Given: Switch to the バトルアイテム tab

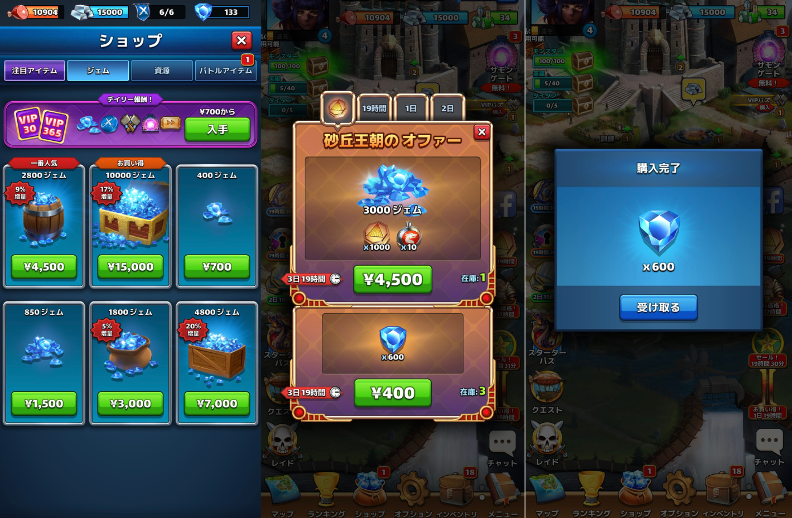Looking at the screenshot, I should 225,71.
